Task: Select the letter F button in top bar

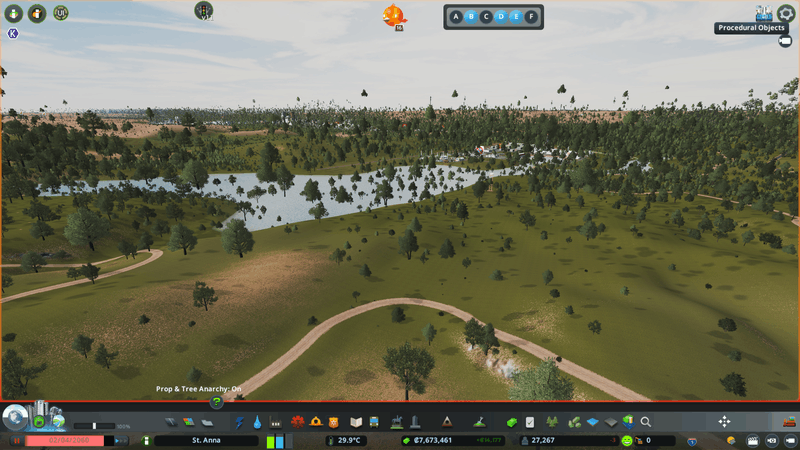Action: tap(531, 17)
